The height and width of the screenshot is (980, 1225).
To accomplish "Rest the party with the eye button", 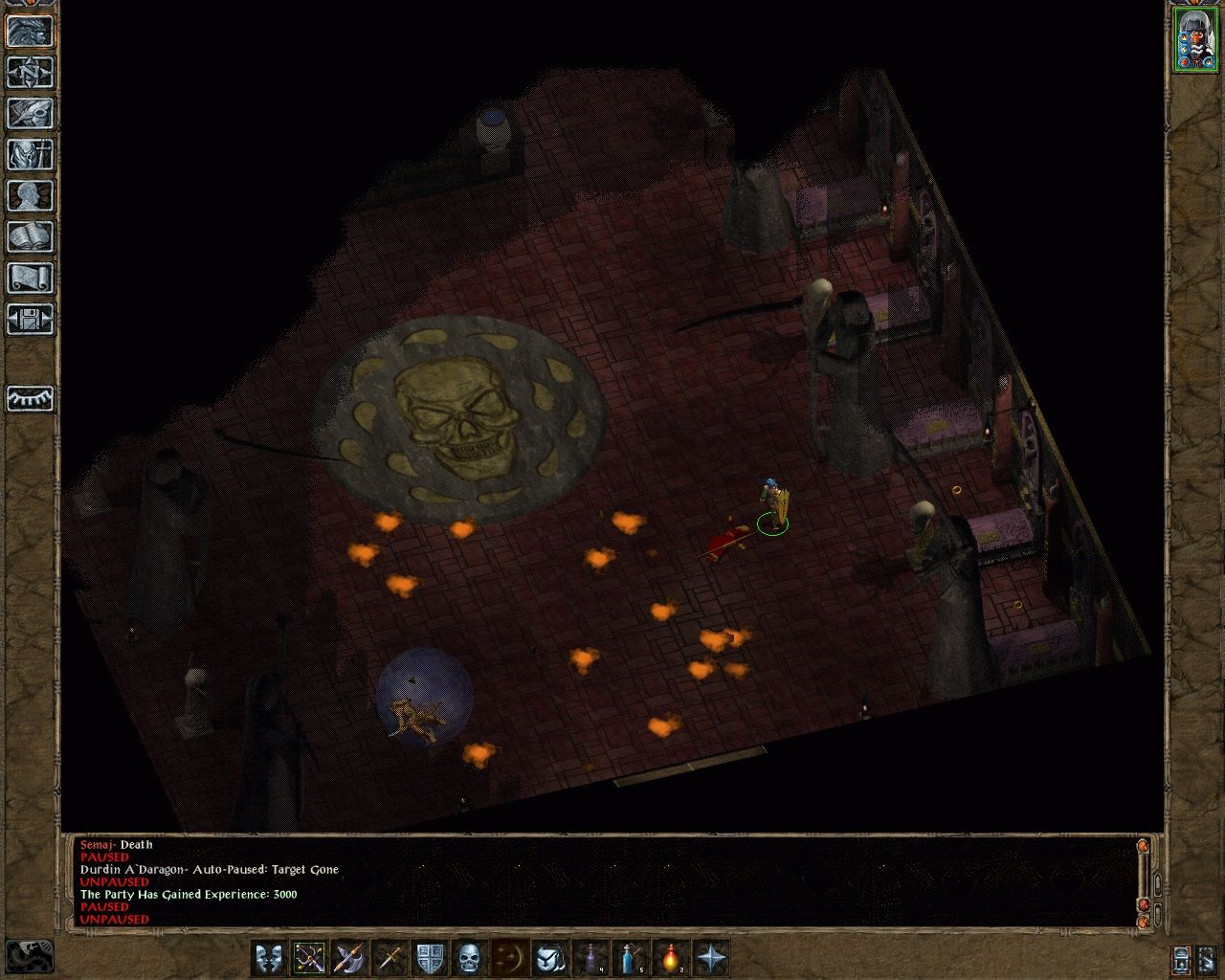I will [x=30, y=398].
